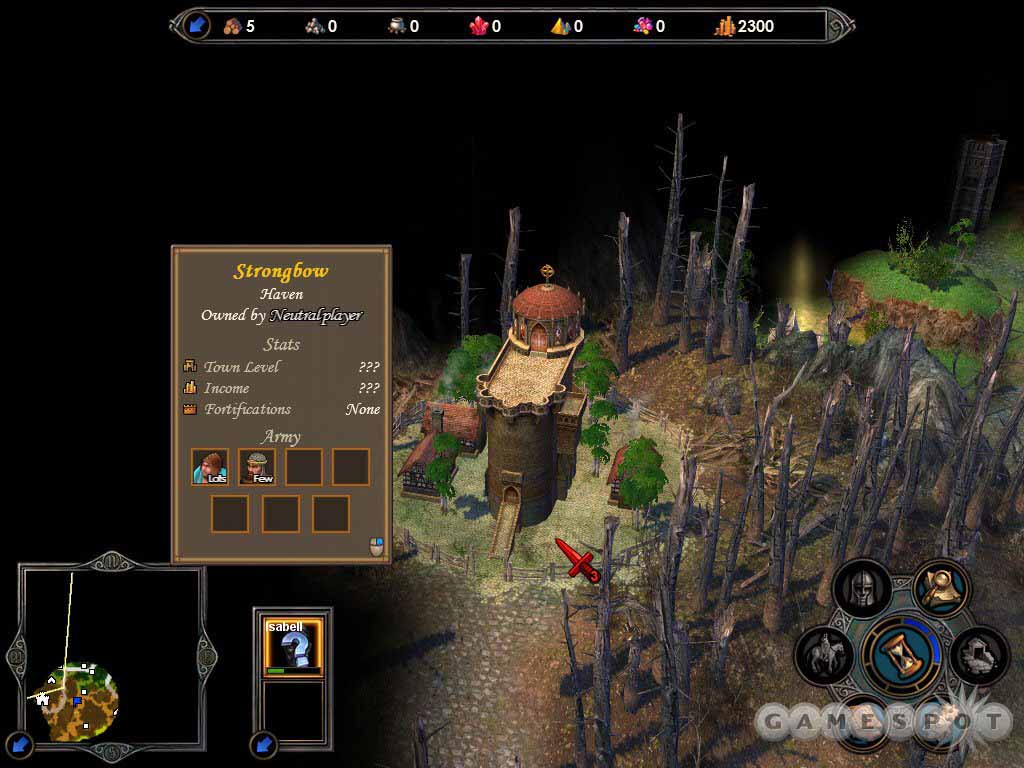Click the white castle marker on minimap

[43, 698]
